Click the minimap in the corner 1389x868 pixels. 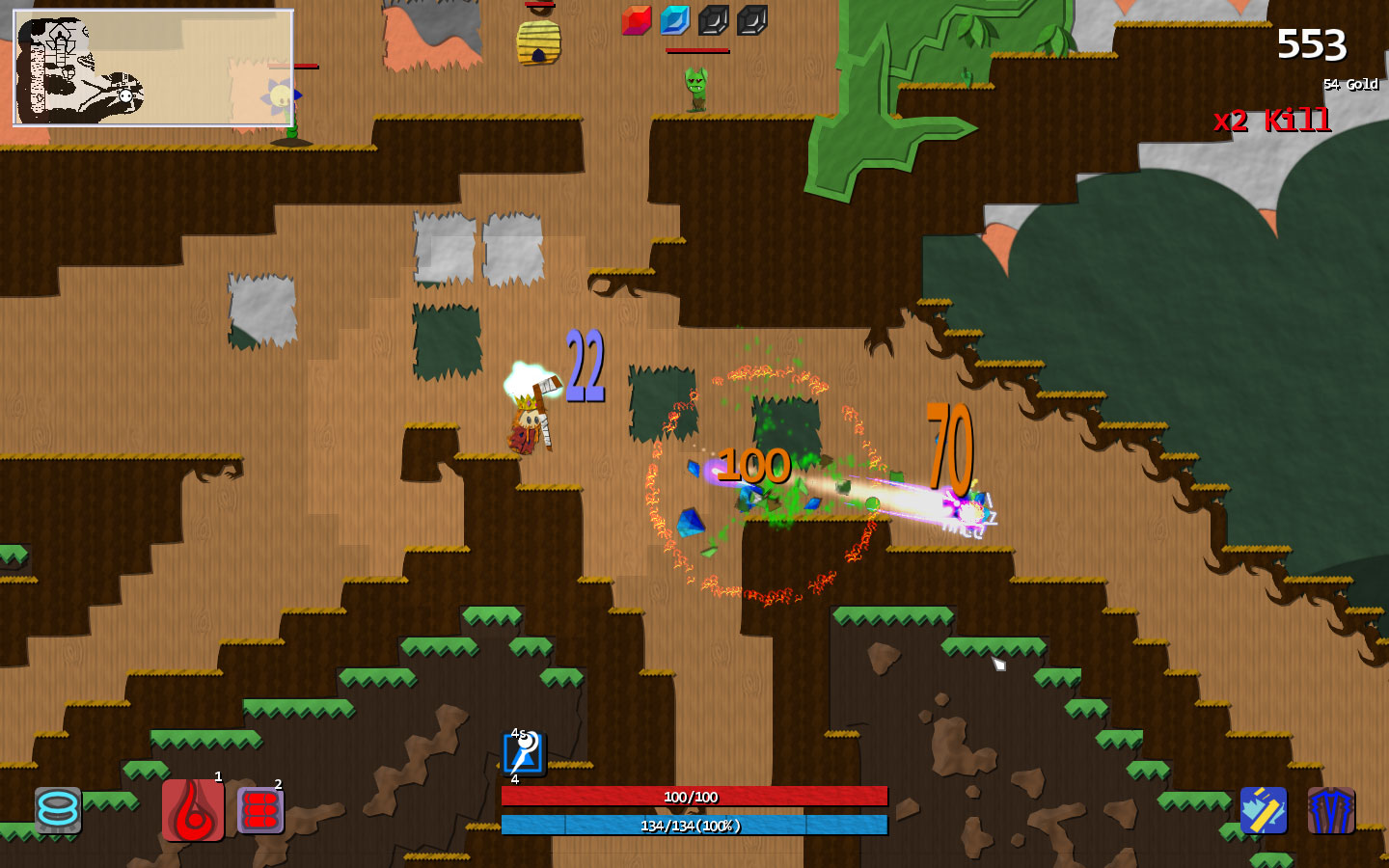point(152,68)
